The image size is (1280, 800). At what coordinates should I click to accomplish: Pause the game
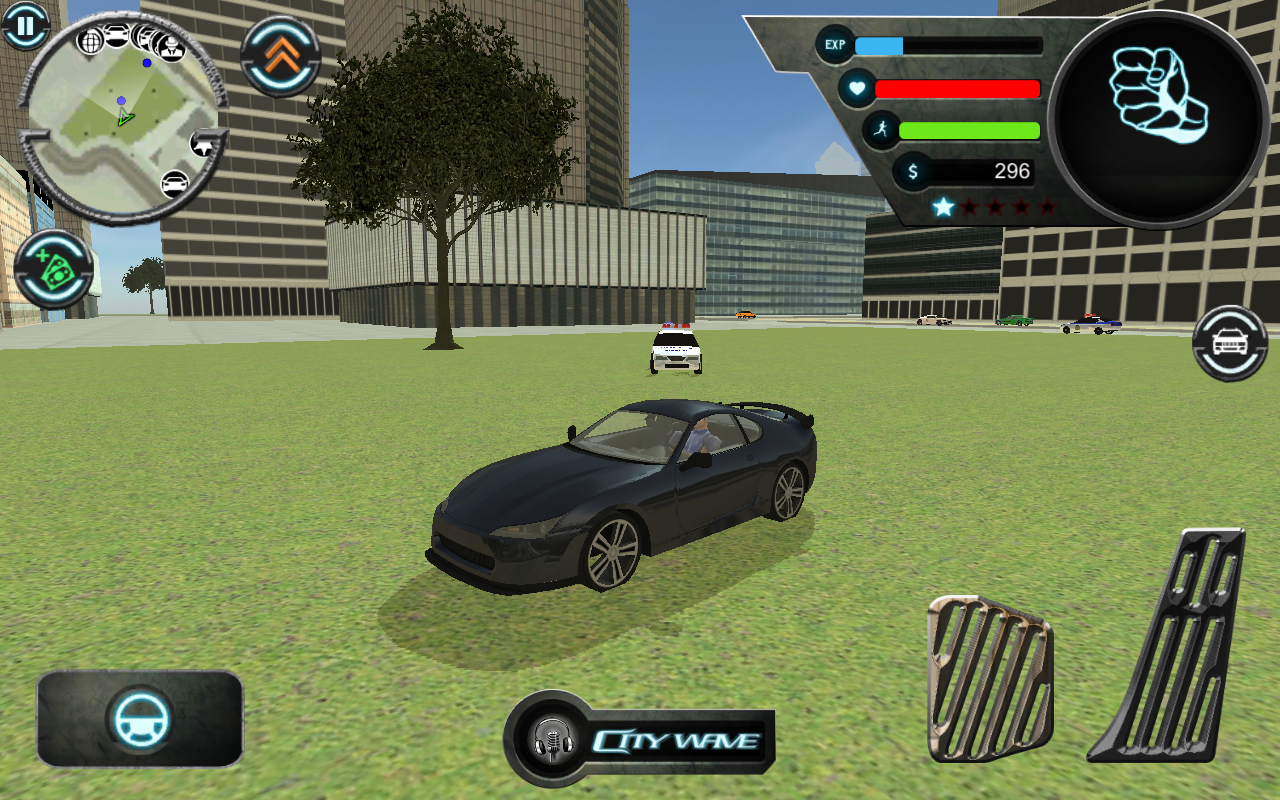click(25, 25)
